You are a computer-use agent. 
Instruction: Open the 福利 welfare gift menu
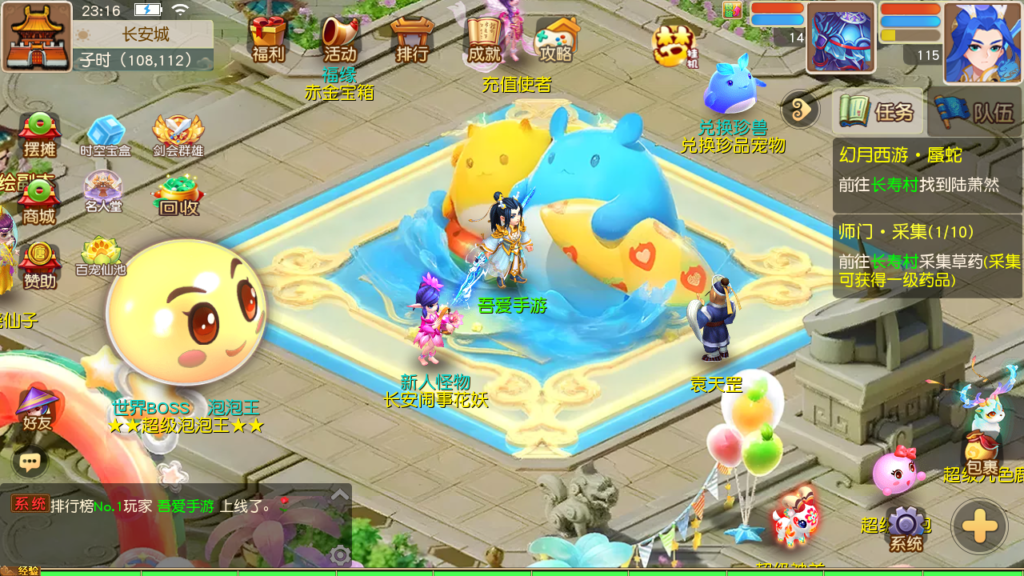pyautogui.click(x=268, y=38)
